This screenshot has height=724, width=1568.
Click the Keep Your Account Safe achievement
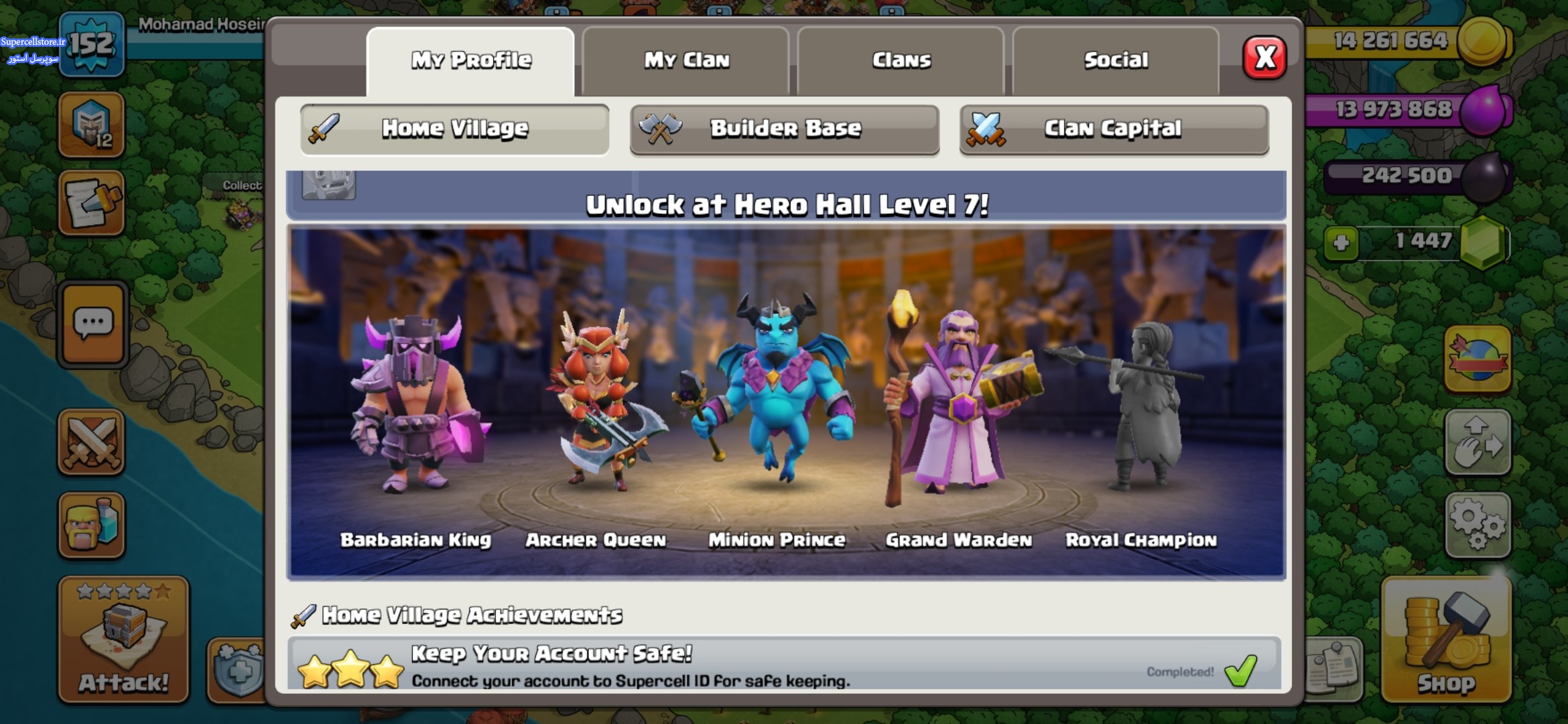784,665
